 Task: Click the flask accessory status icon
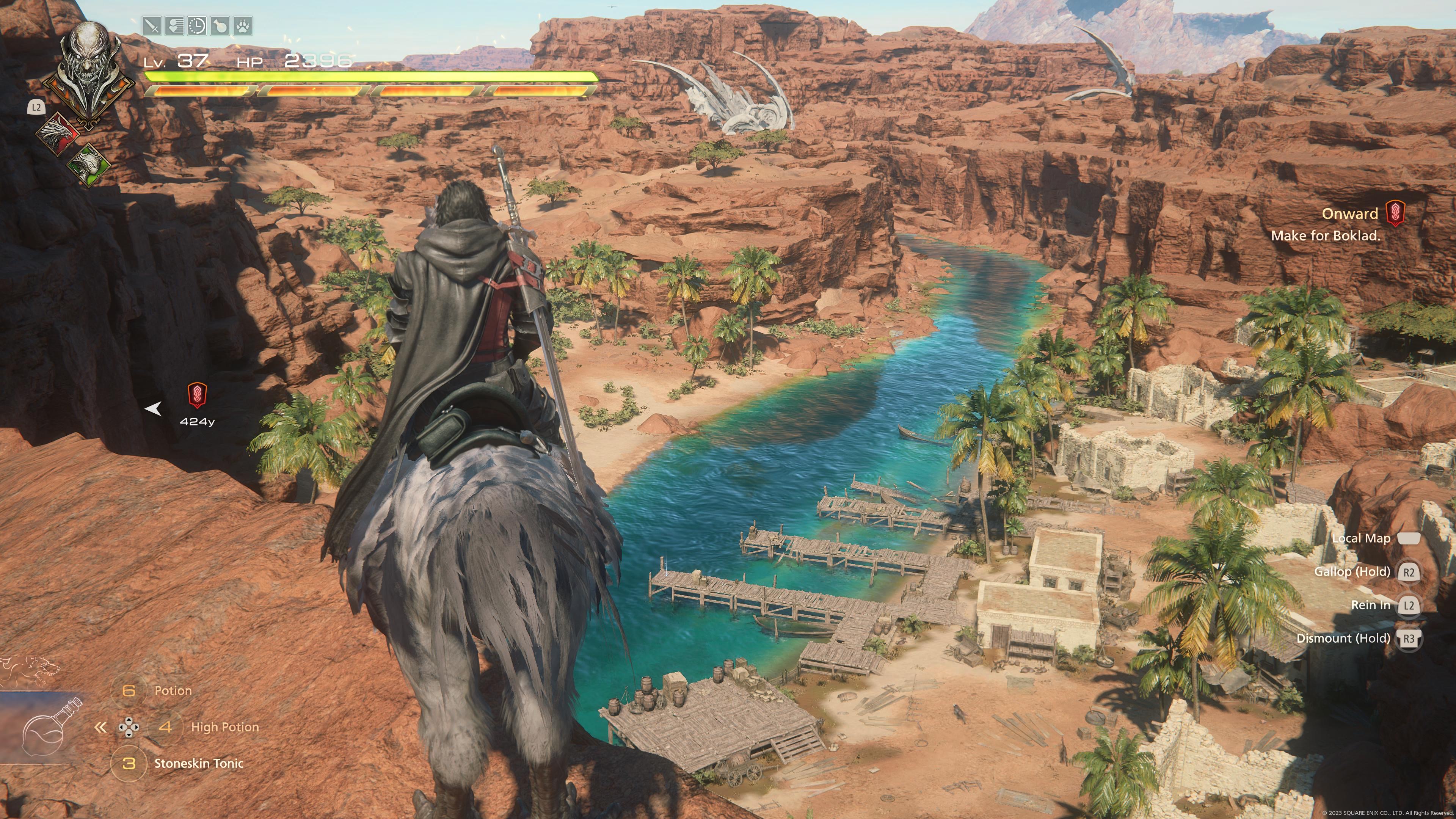(x=220, y=26)
